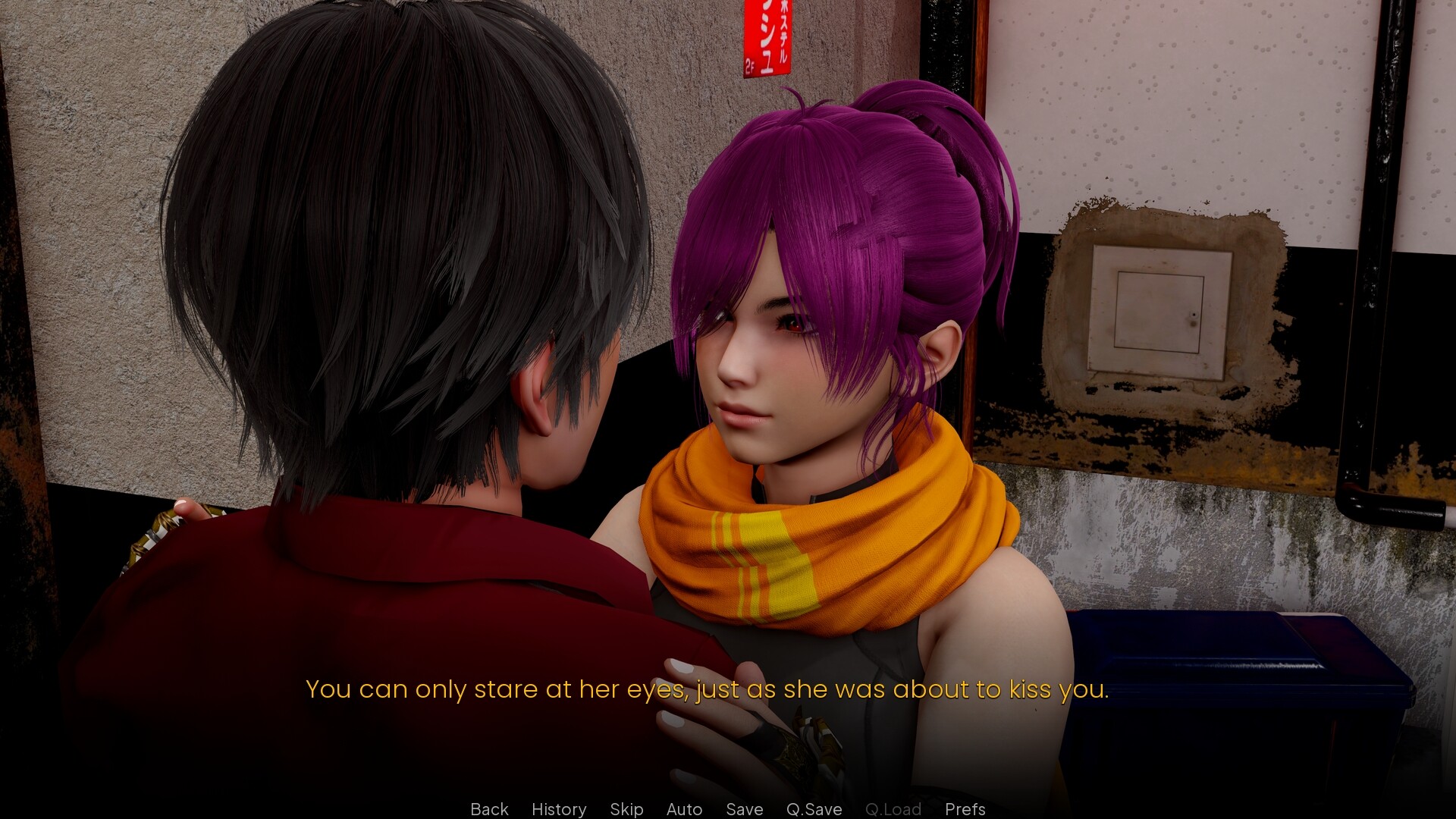This screenshot has width=1456, height=819.
Task: Open the Save game screen
Action: 744,809
